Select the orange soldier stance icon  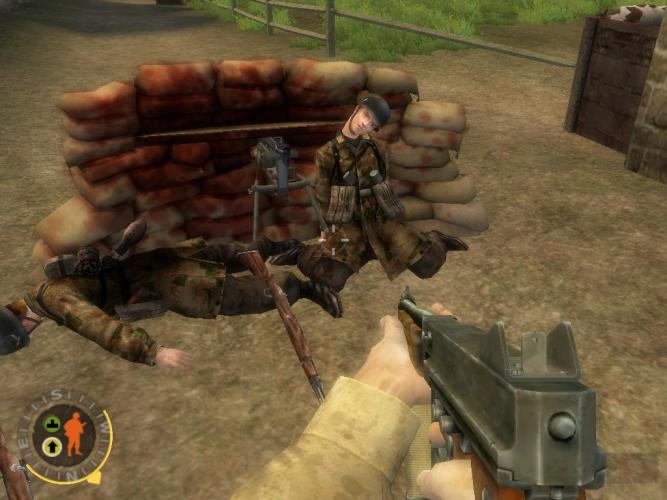coord(75,433)
